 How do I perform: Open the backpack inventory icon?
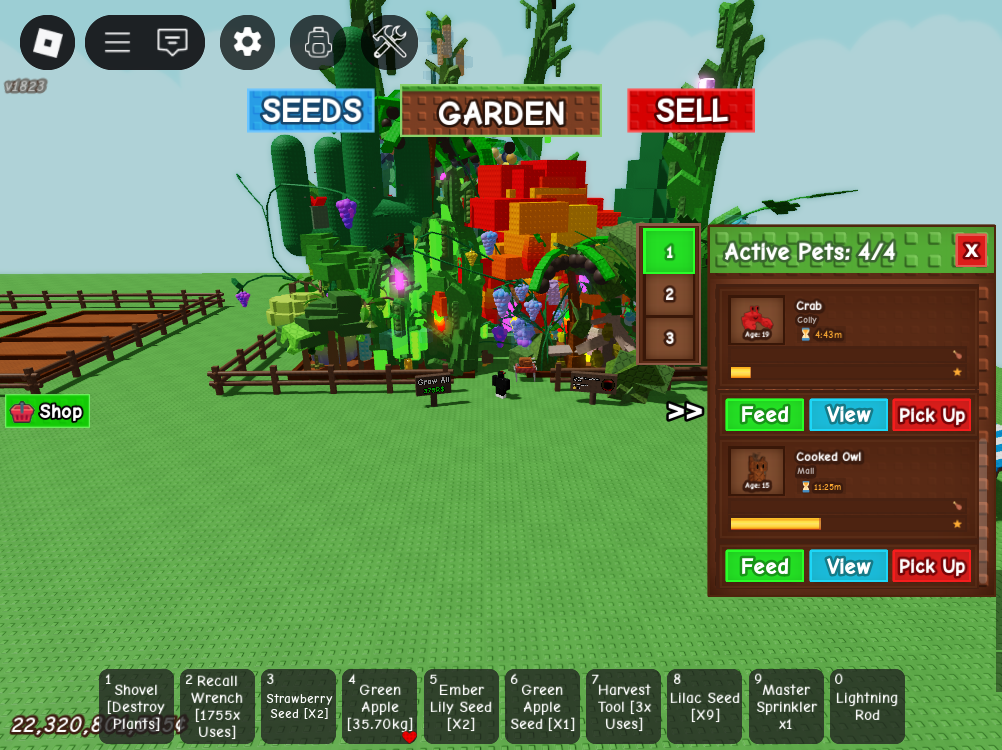point(318,42)
